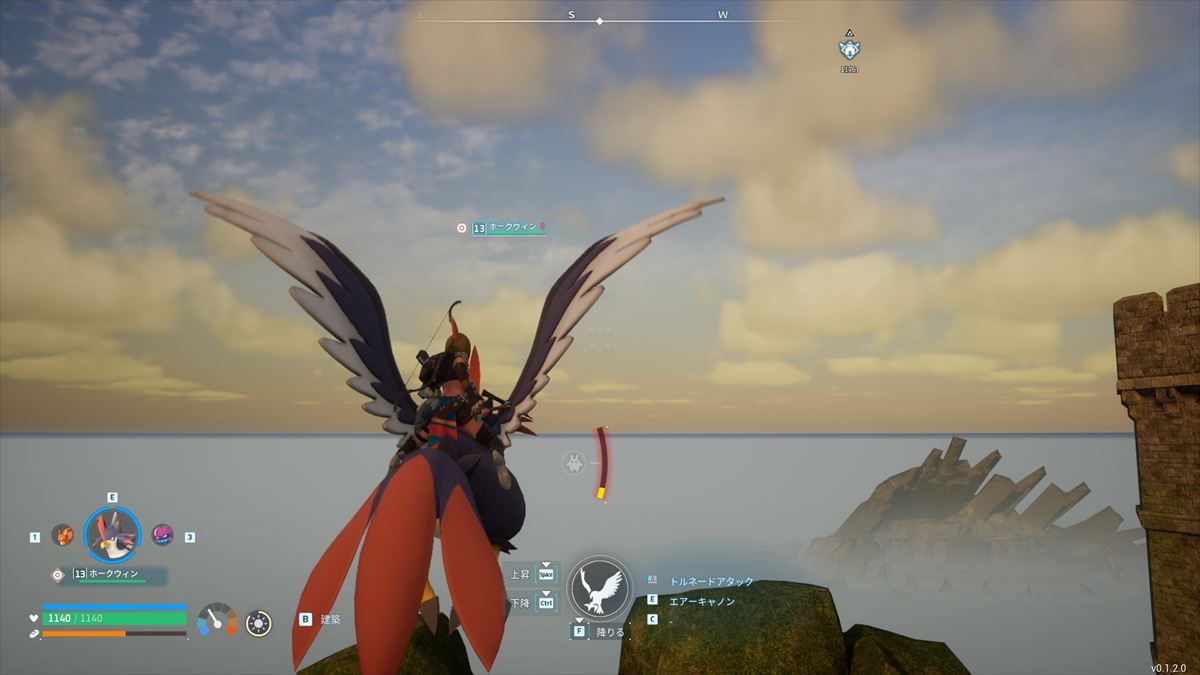Click the sun time-of-day clock icon

258,623
